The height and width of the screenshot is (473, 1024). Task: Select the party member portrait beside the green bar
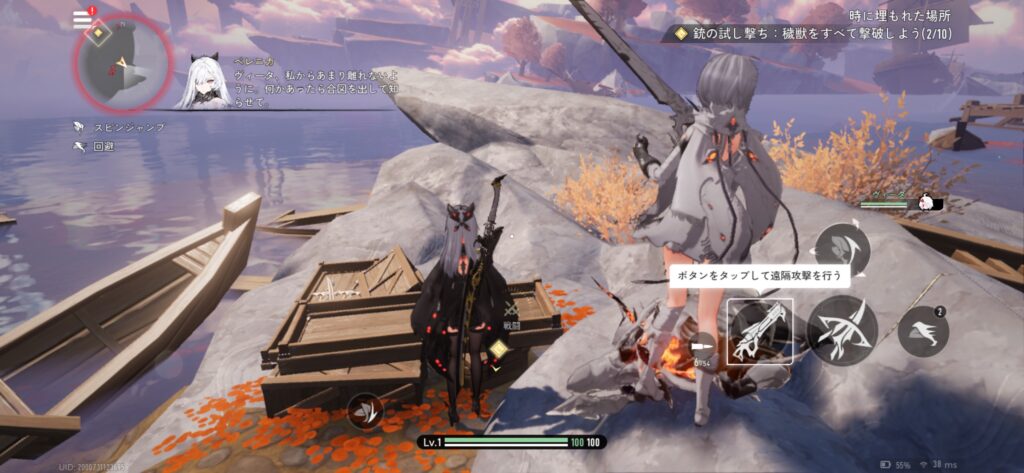(x=929, y=201)
